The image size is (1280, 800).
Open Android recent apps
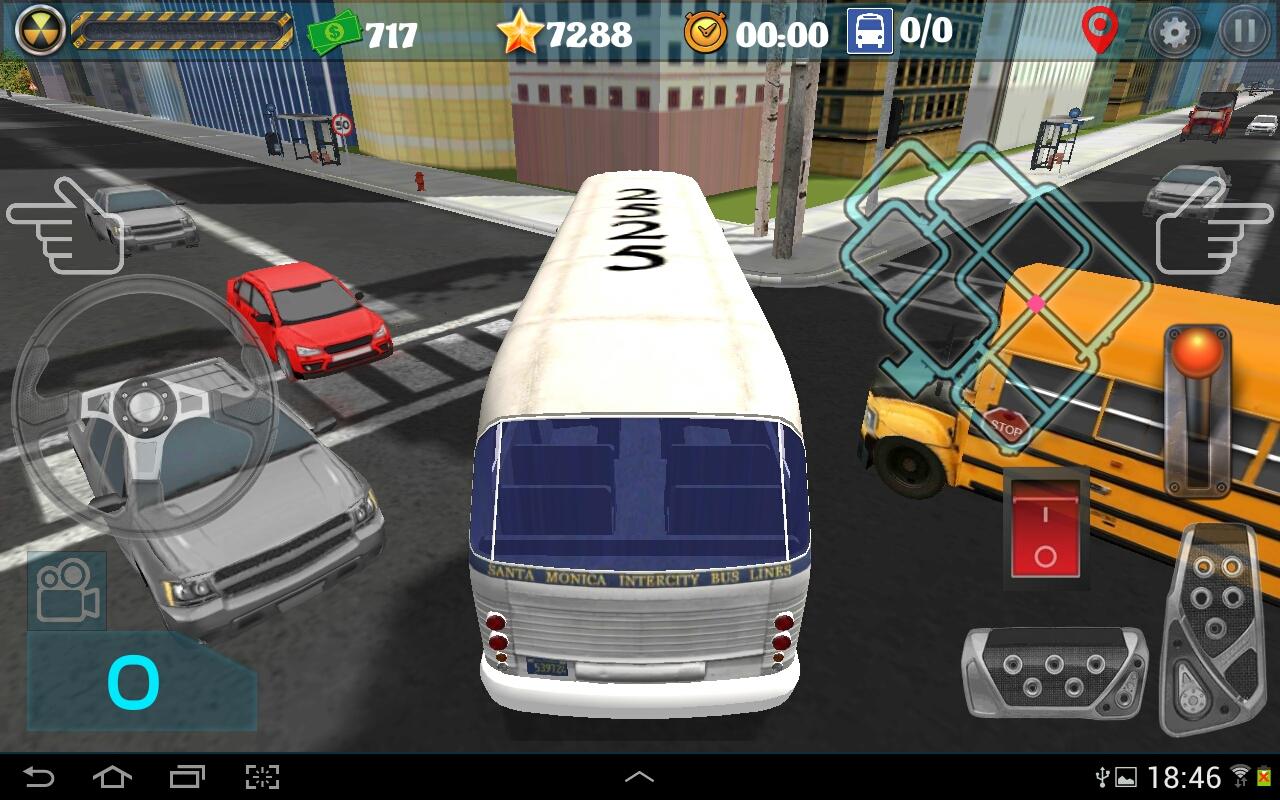(x=187, y=777)
